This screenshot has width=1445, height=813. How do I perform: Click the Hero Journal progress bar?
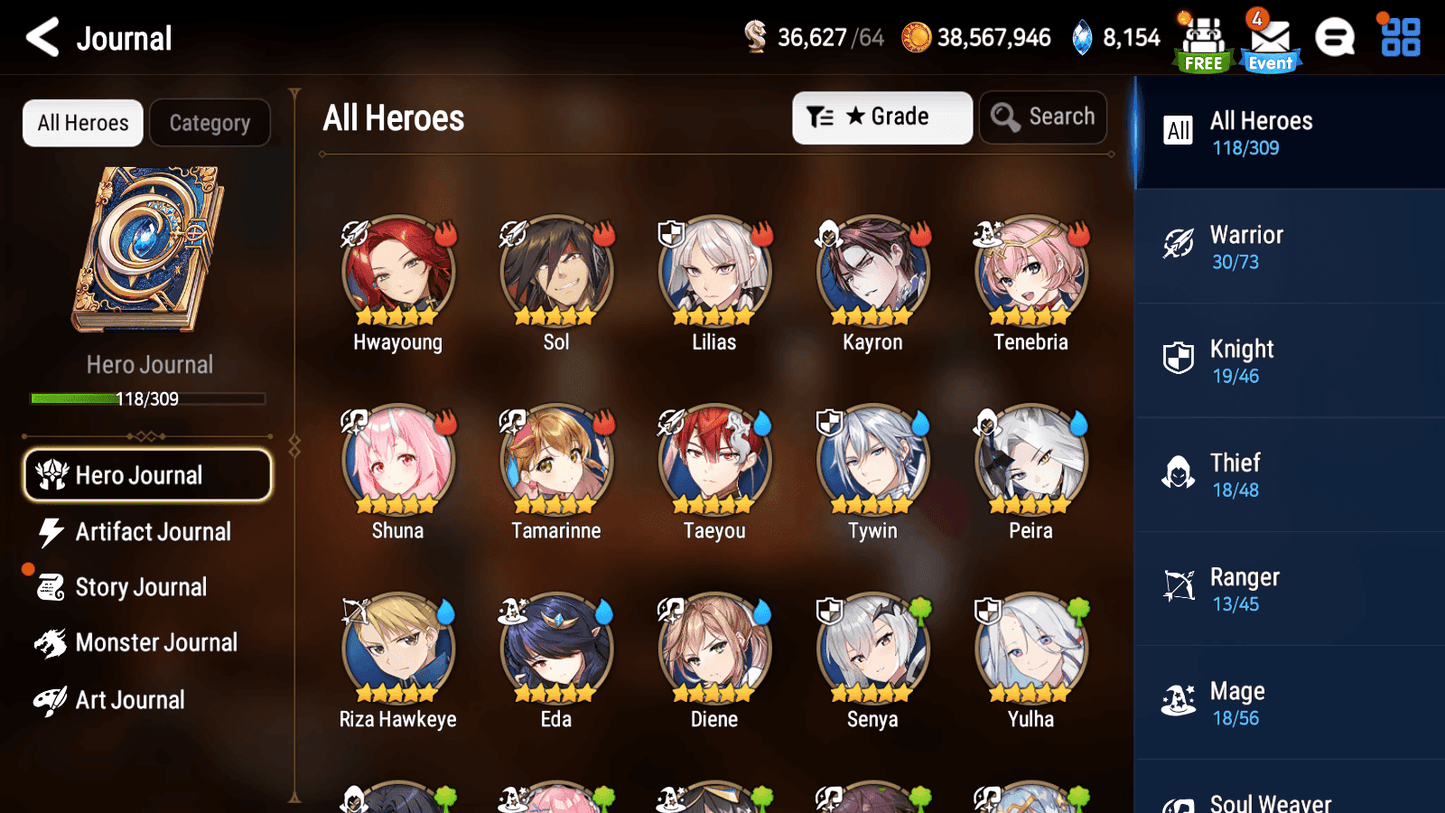pos(150,396)
